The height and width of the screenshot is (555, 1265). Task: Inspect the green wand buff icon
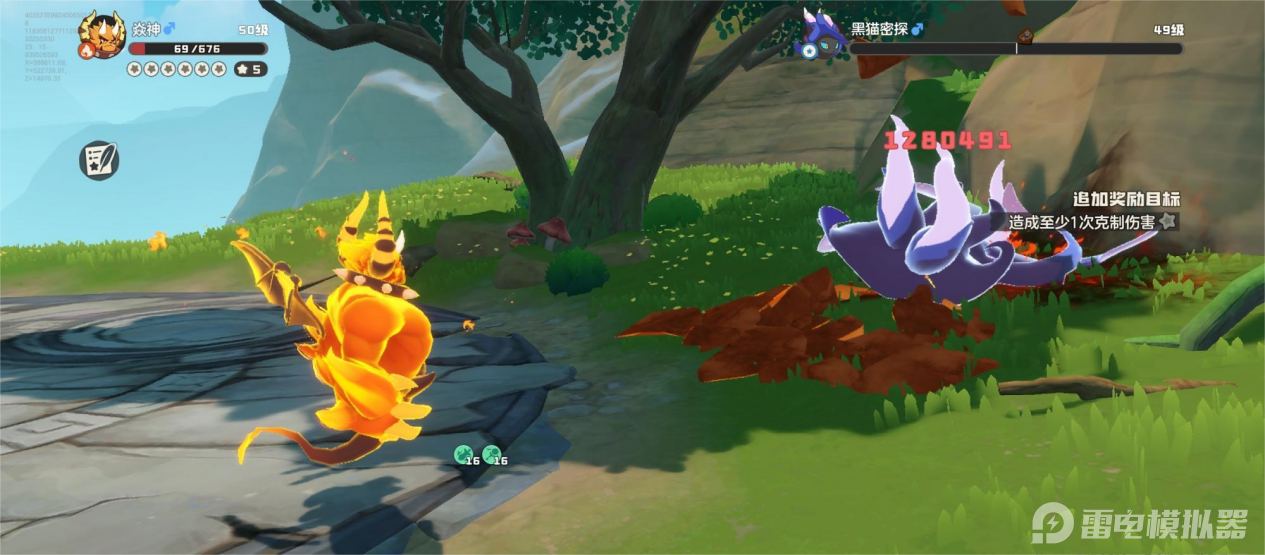pyautogui.click(x=491, y=455)
